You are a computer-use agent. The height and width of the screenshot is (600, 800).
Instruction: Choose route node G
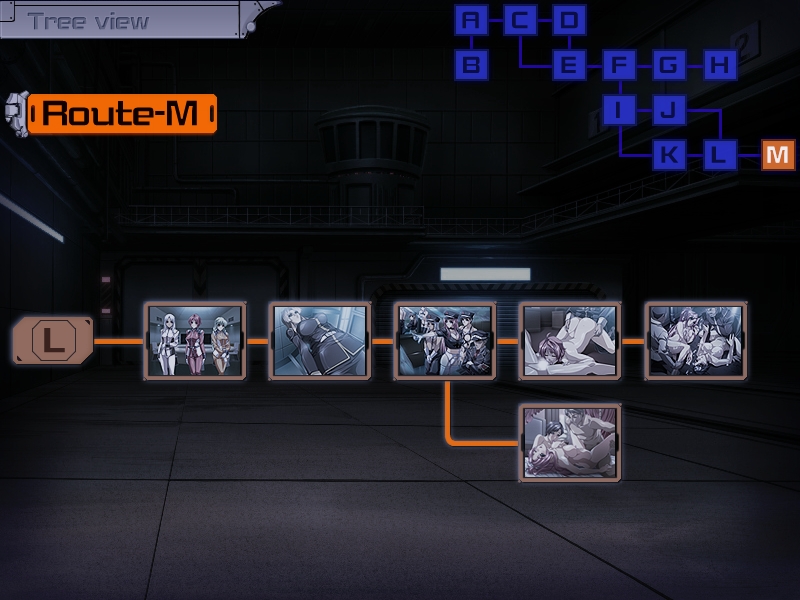coord(668,66)
